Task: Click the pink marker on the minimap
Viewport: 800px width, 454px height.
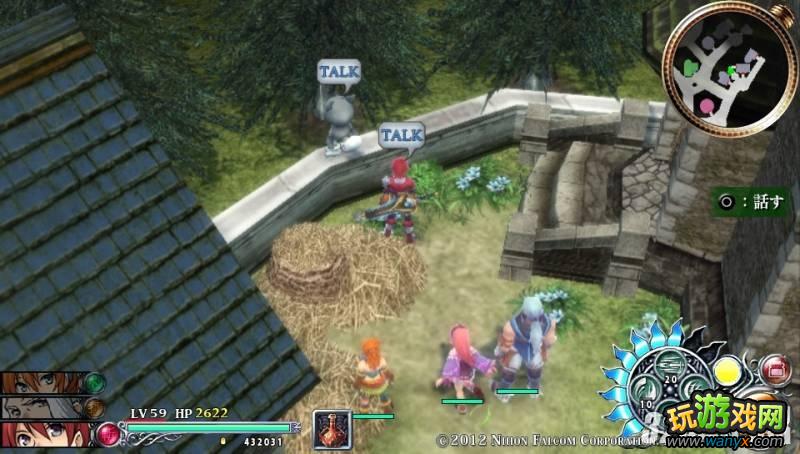Action: (x=708, y=104)
